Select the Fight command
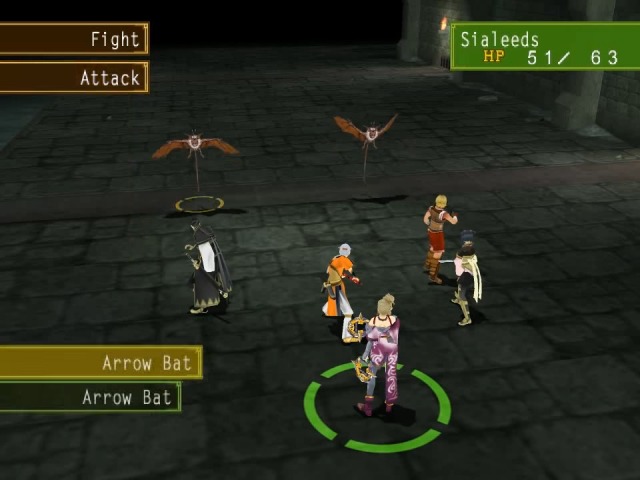The width and height of the screenshot is (640, 480). (74, 39)
